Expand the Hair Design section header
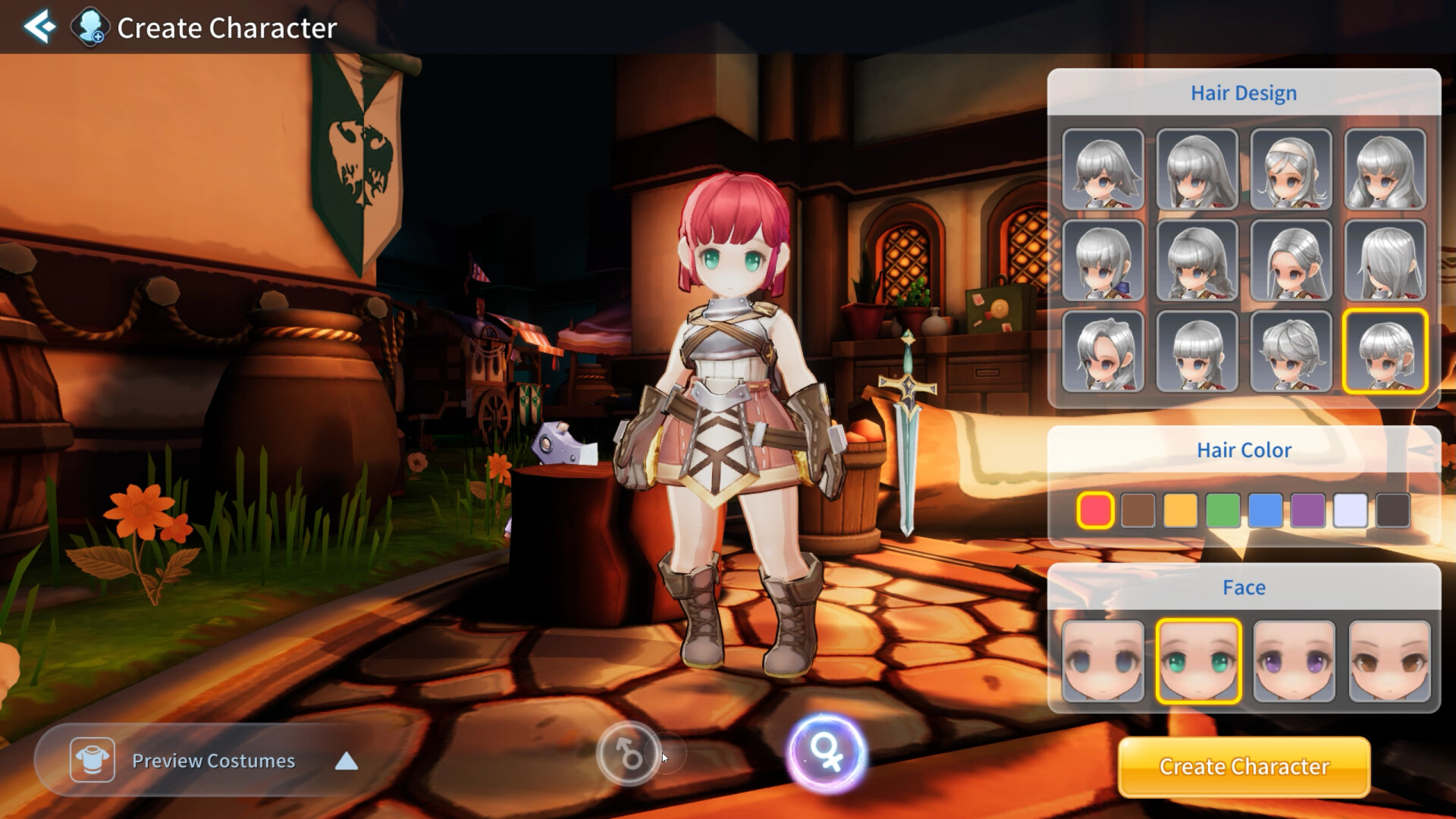Viewport: 1456px width, 819px height. click(1244, 93)
